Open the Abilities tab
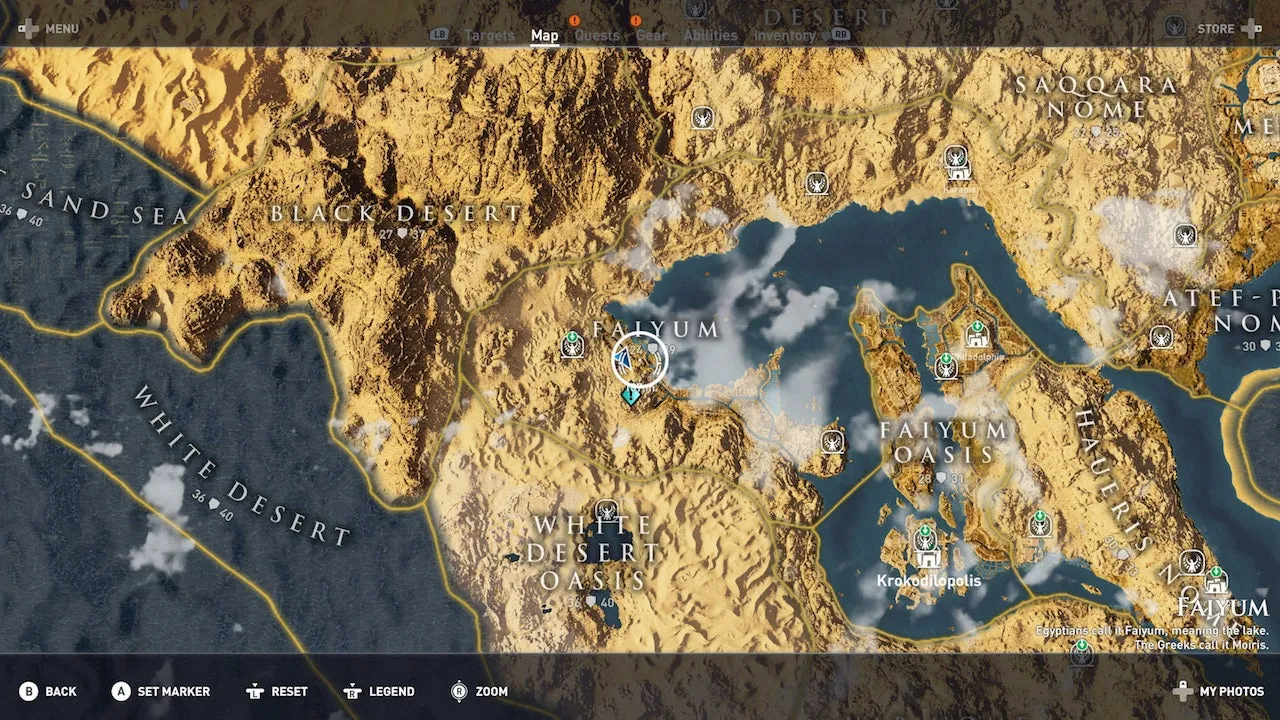The image size is (1280, 720). (710, 36)
